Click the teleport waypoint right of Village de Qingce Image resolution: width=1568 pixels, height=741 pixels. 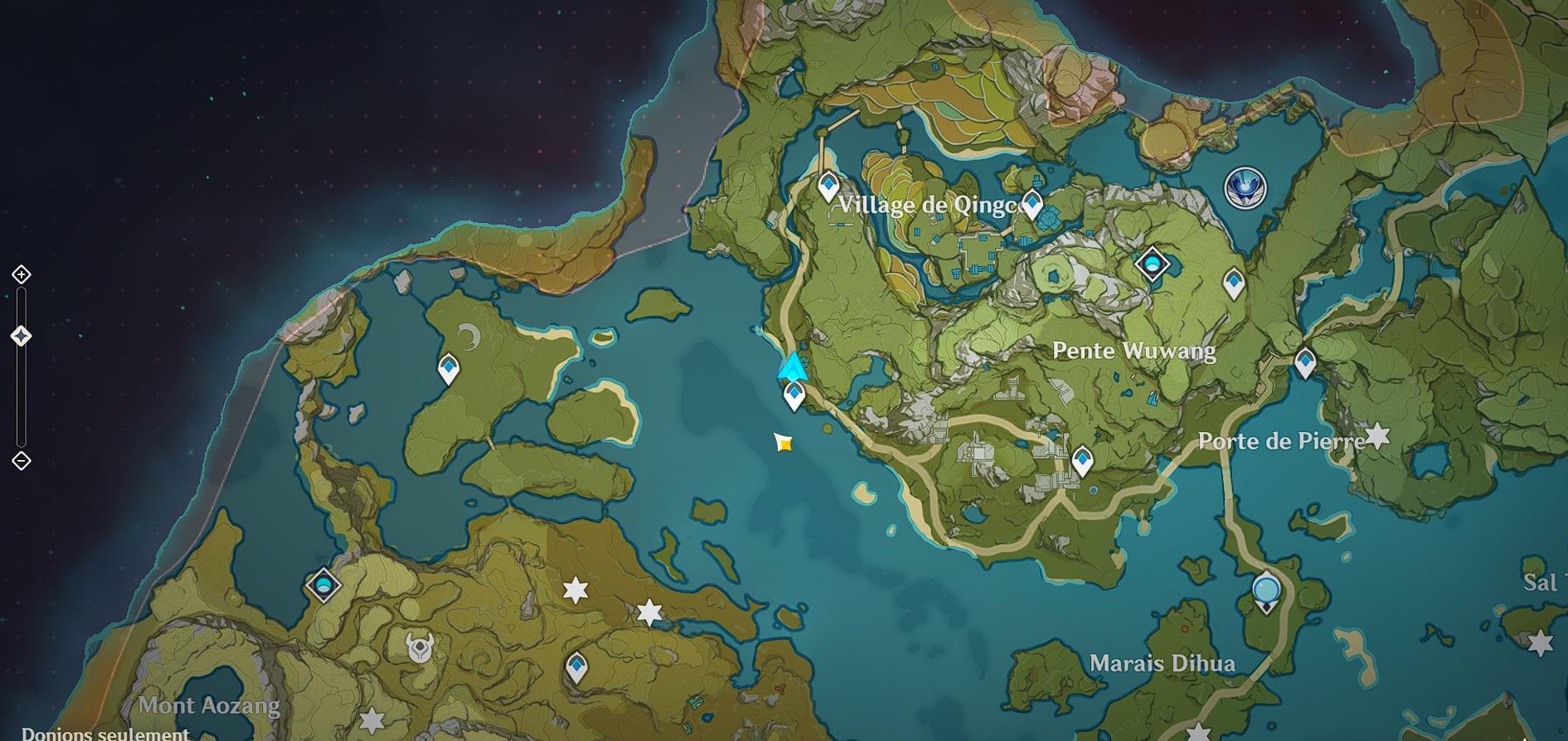point(1032,201)
